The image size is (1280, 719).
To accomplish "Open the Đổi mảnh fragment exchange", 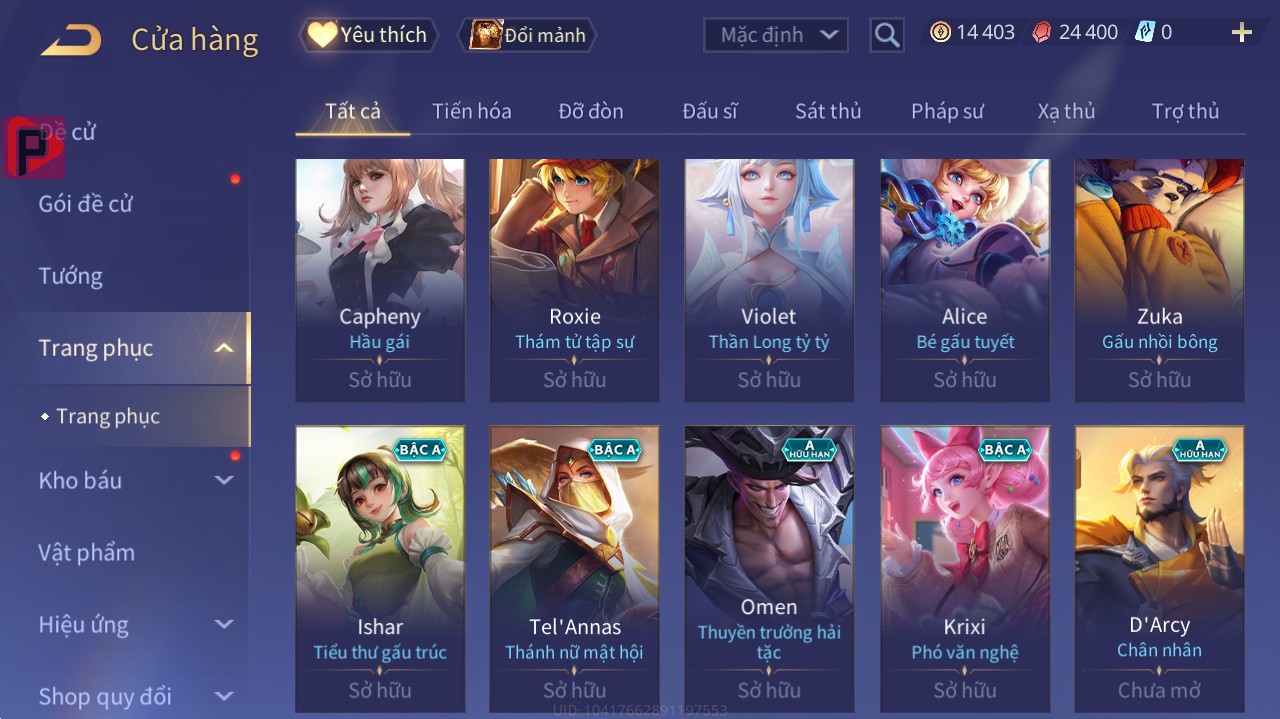I will 527,35.
